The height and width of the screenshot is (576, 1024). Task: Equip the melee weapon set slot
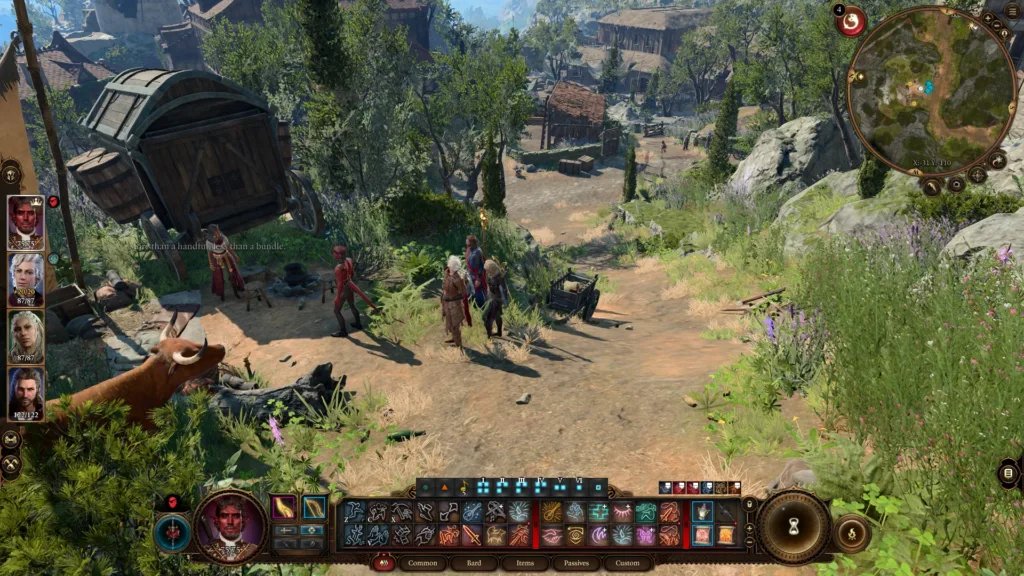click(285, 507)
